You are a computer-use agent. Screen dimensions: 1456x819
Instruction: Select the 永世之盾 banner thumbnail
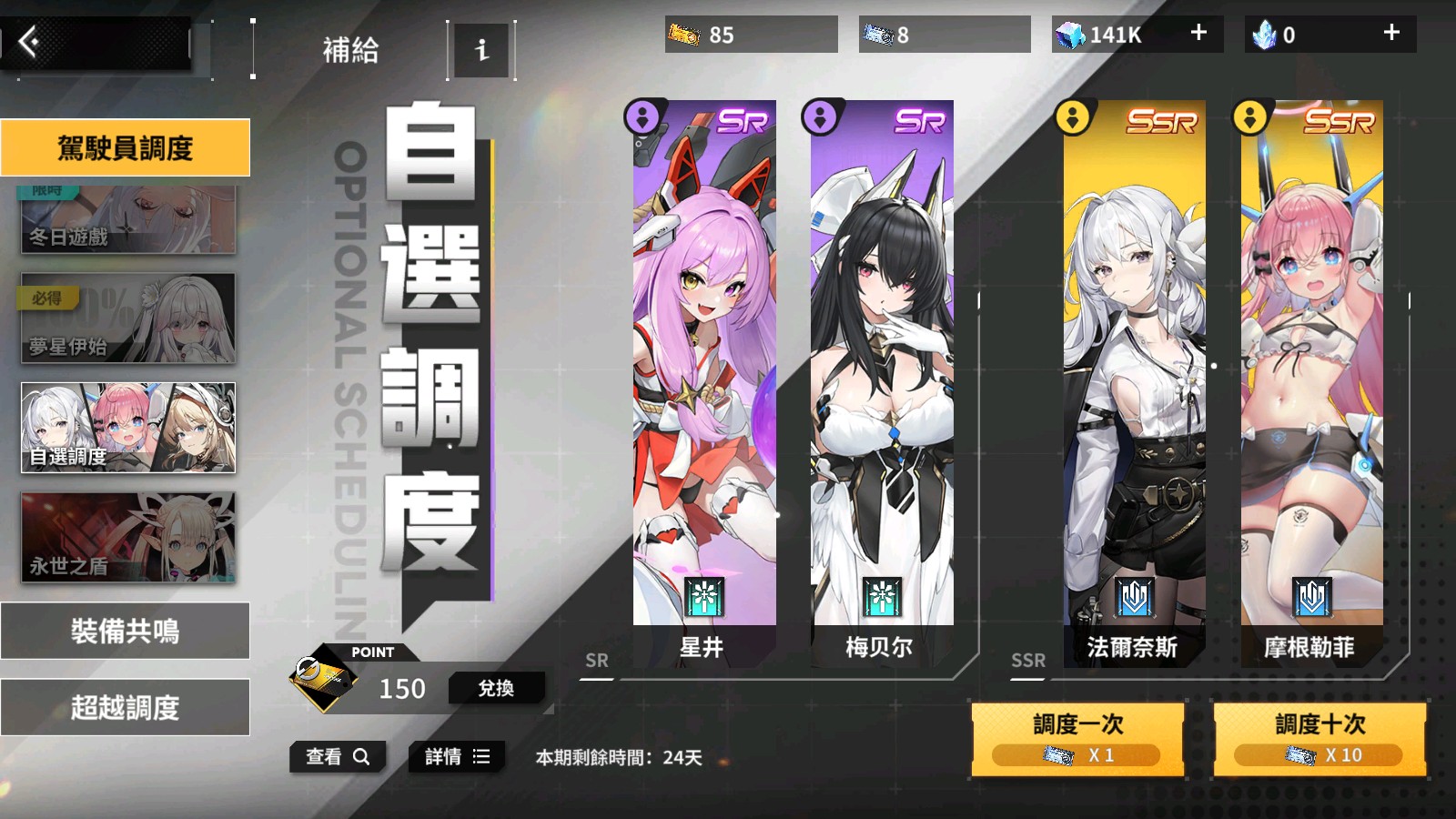(126, 539)
